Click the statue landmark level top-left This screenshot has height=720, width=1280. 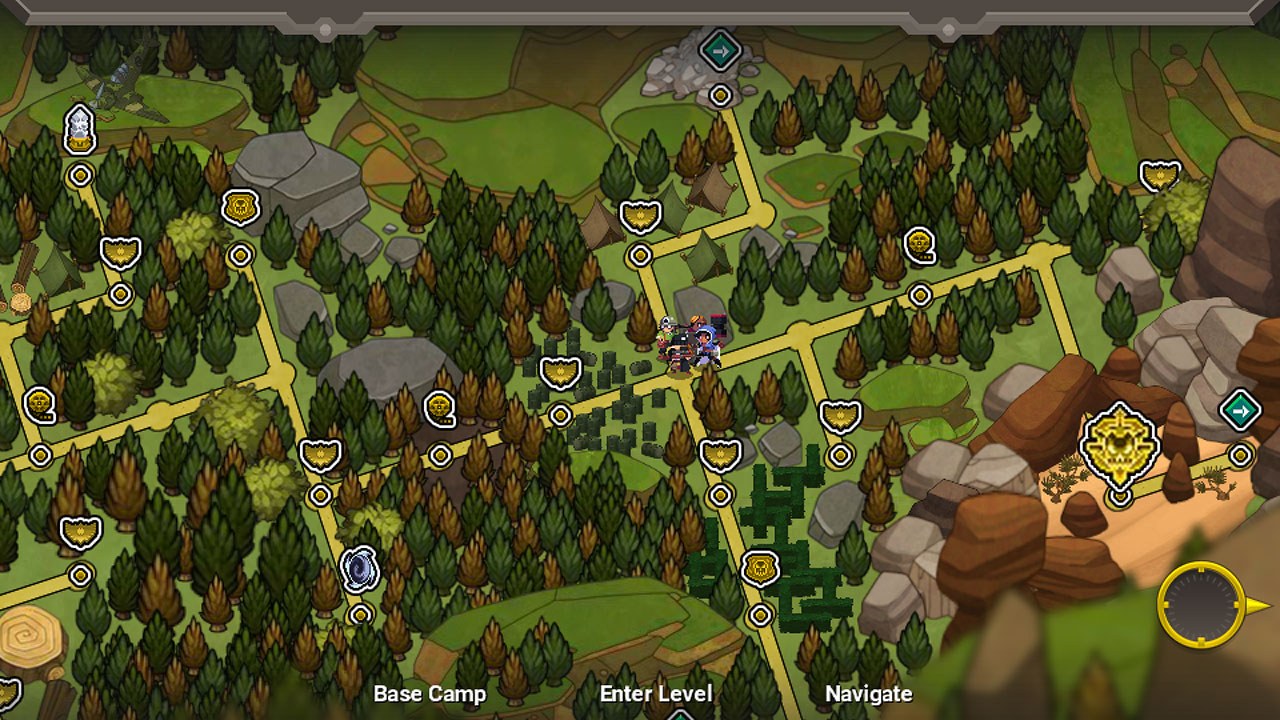click(80, 128)
